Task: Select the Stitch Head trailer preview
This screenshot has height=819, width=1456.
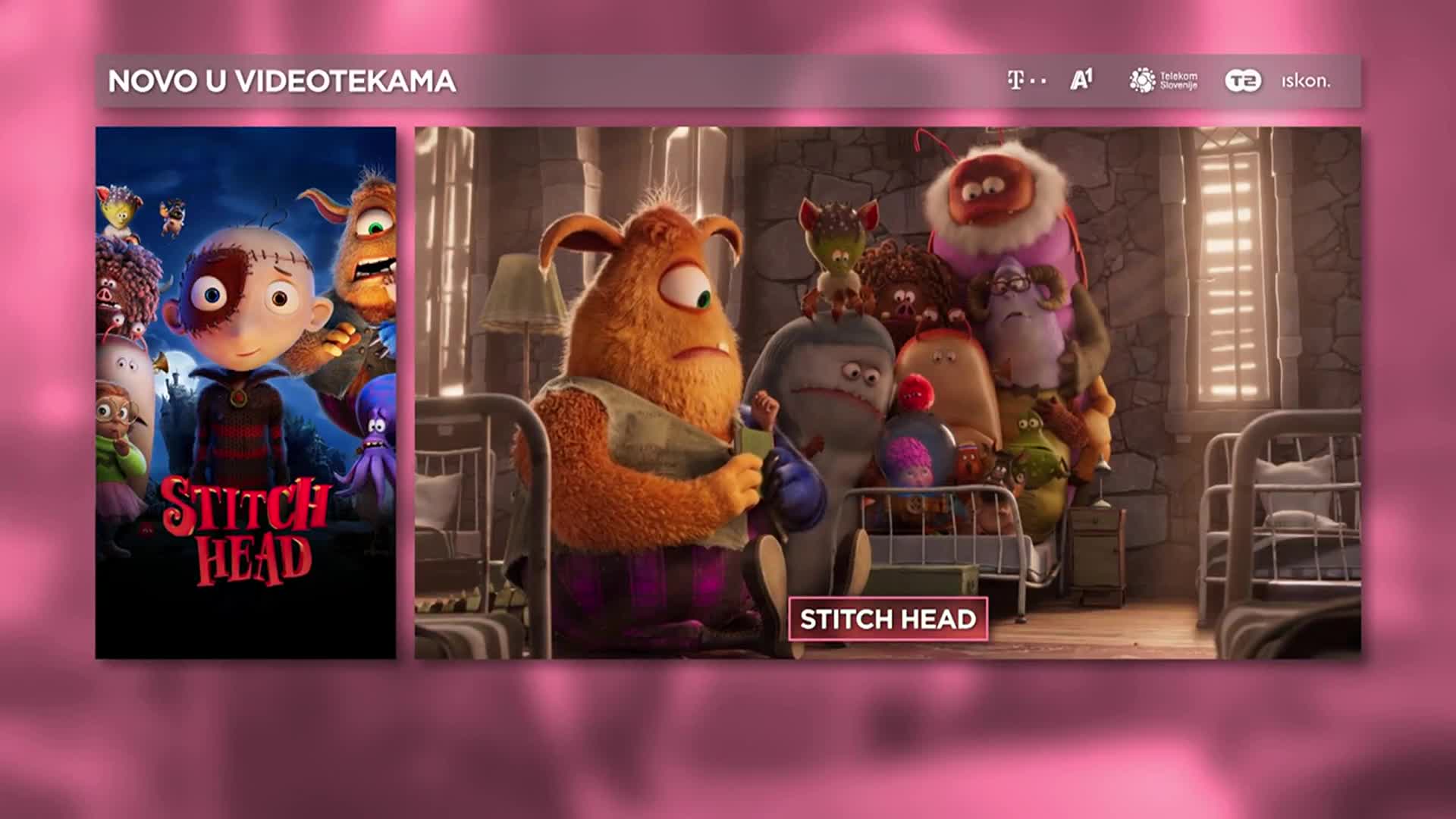Action: pos(887,364)
